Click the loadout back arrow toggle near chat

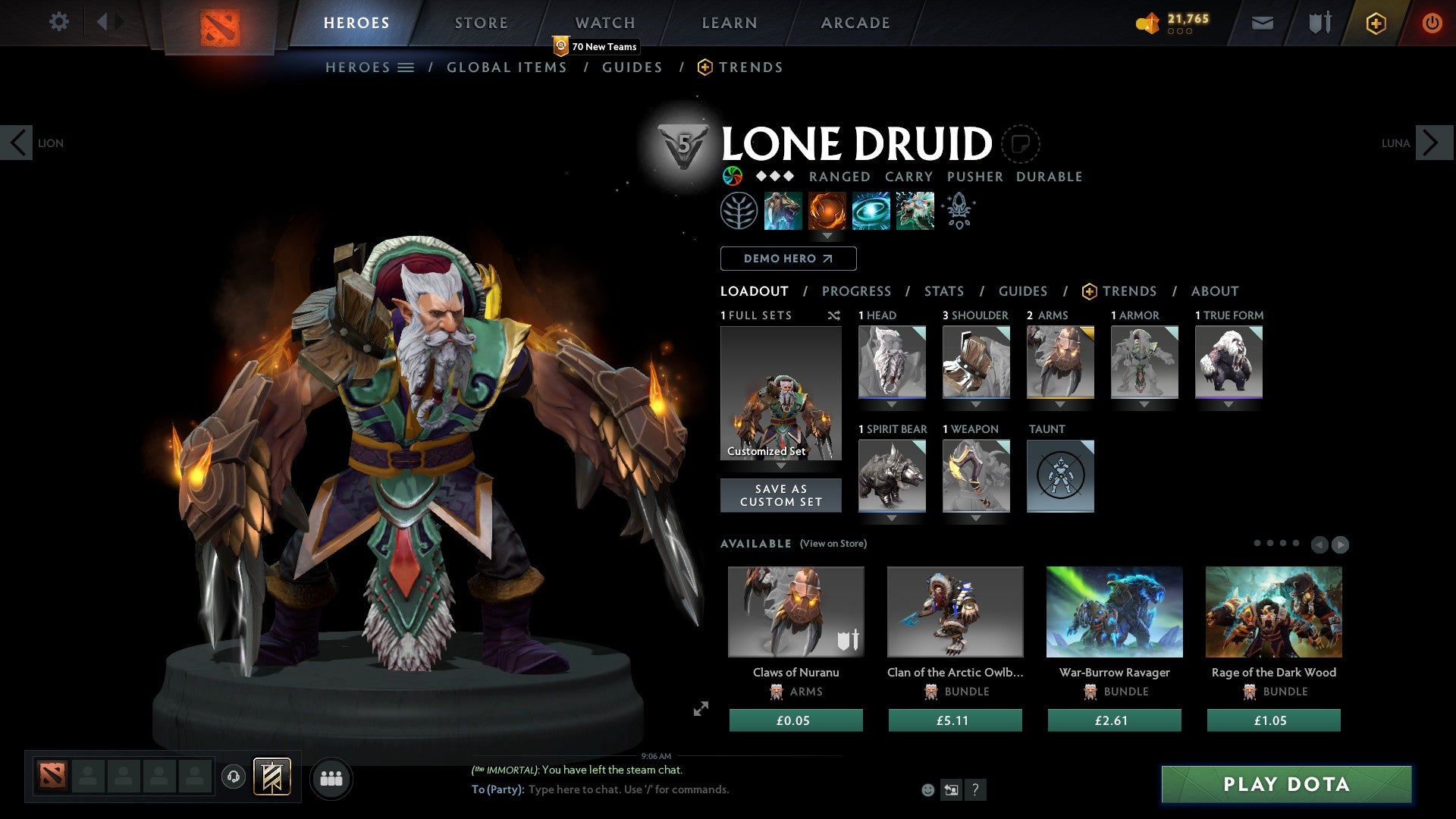click(952, 789)
